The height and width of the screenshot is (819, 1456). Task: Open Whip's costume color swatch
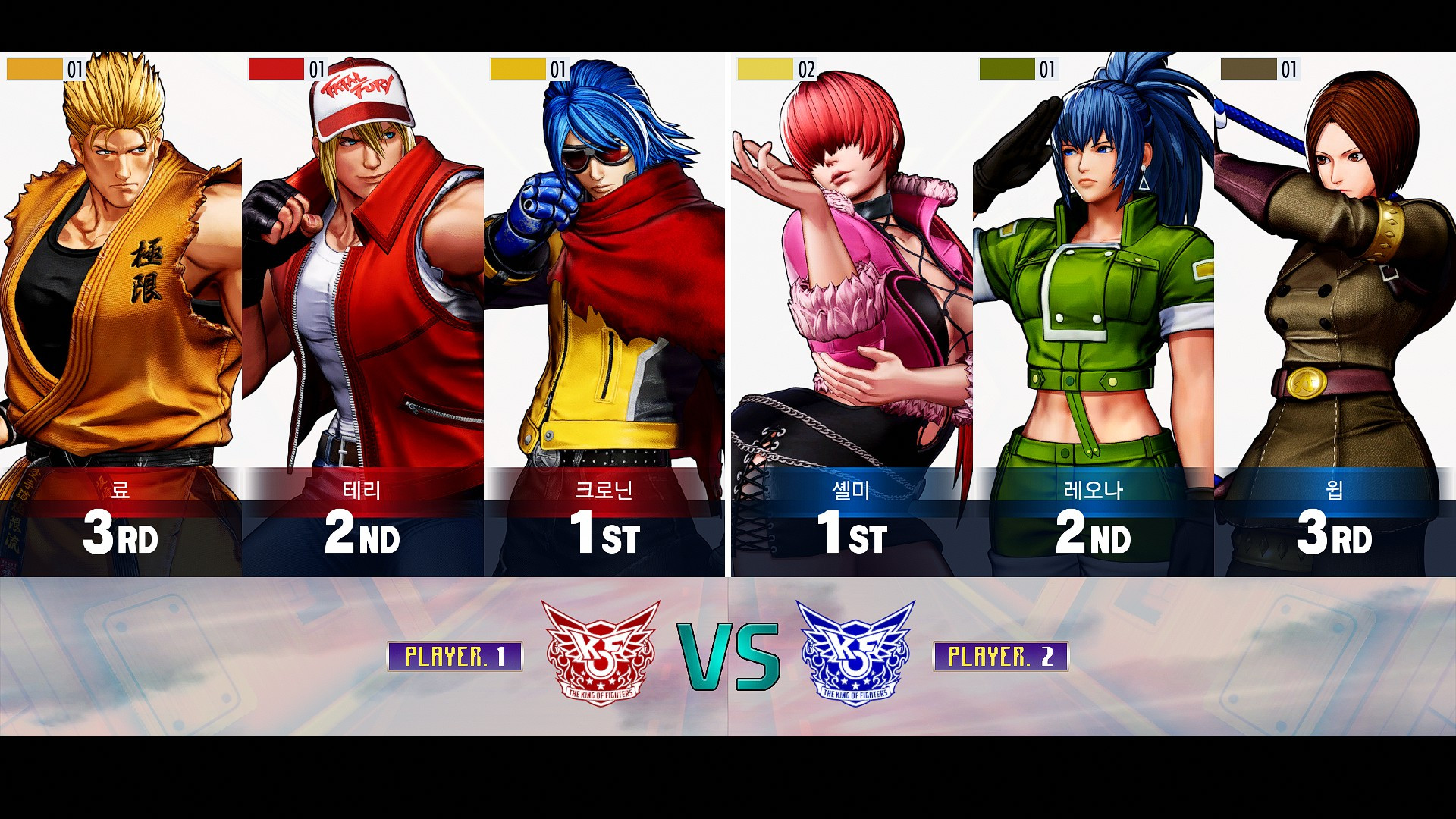[x=1247, y=69]
